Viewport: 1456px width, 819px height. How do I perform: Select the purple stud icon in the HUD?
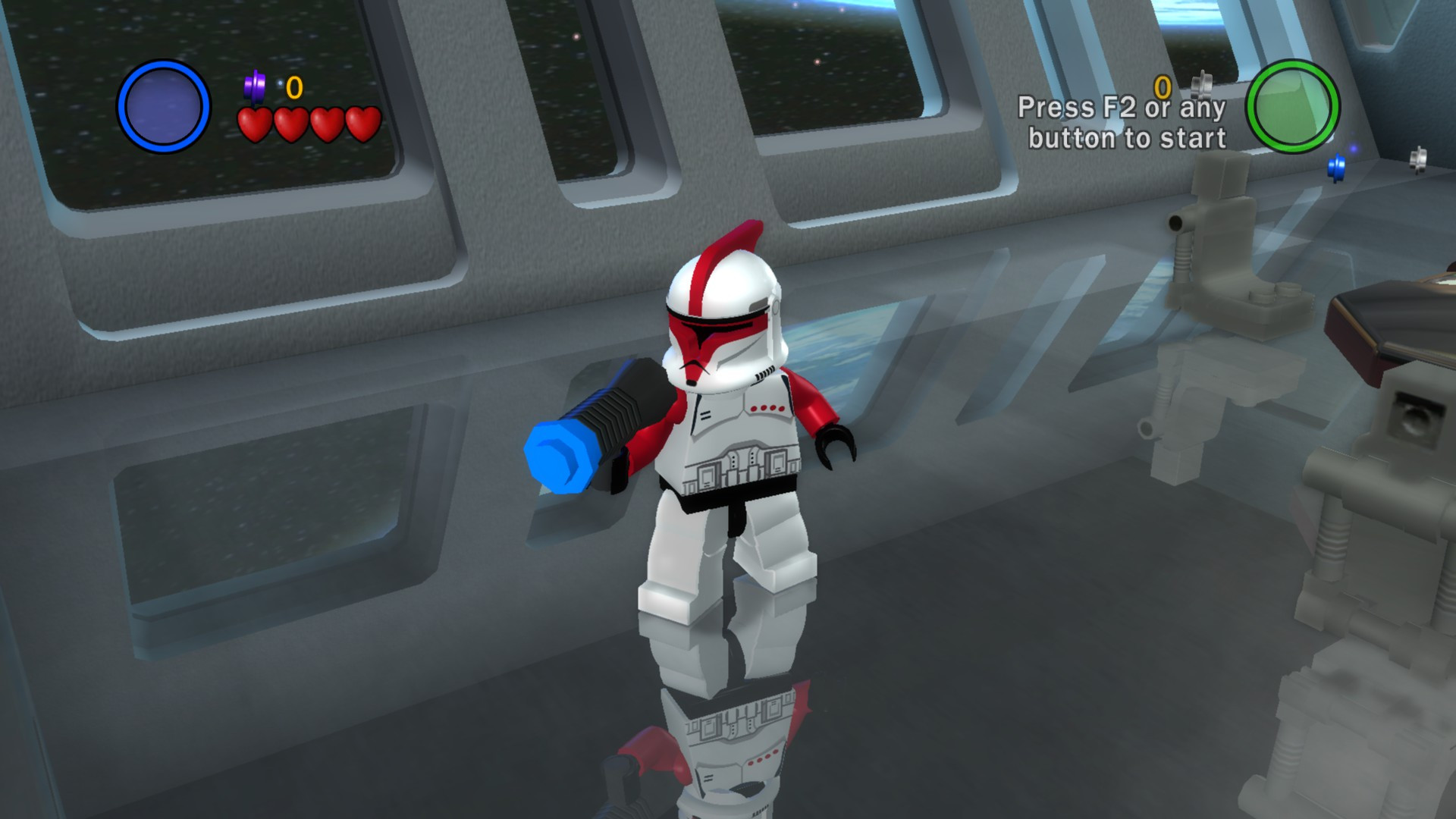tap(256, 83)
